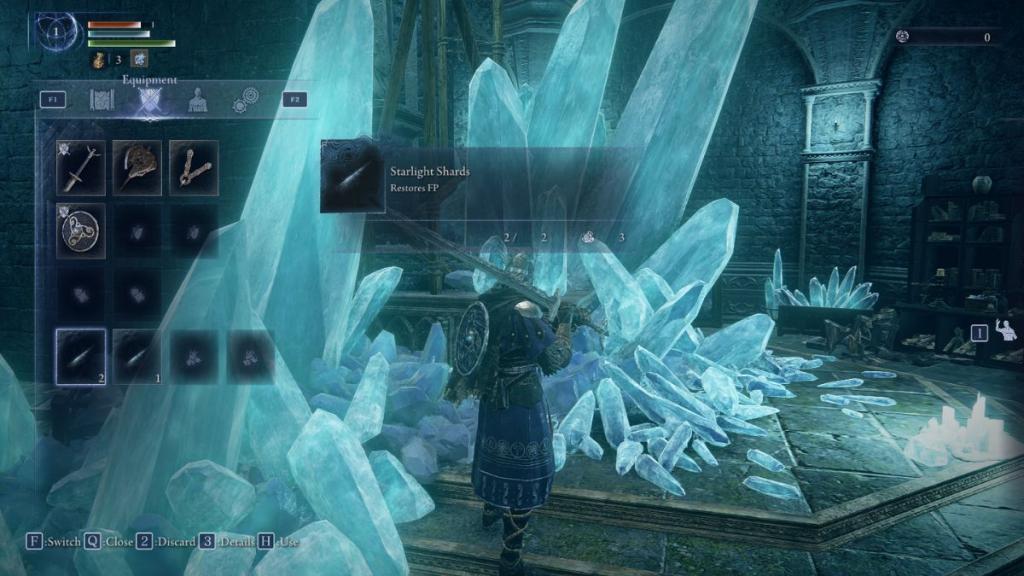Select the greatsword weapon slot

coord(80,167)
